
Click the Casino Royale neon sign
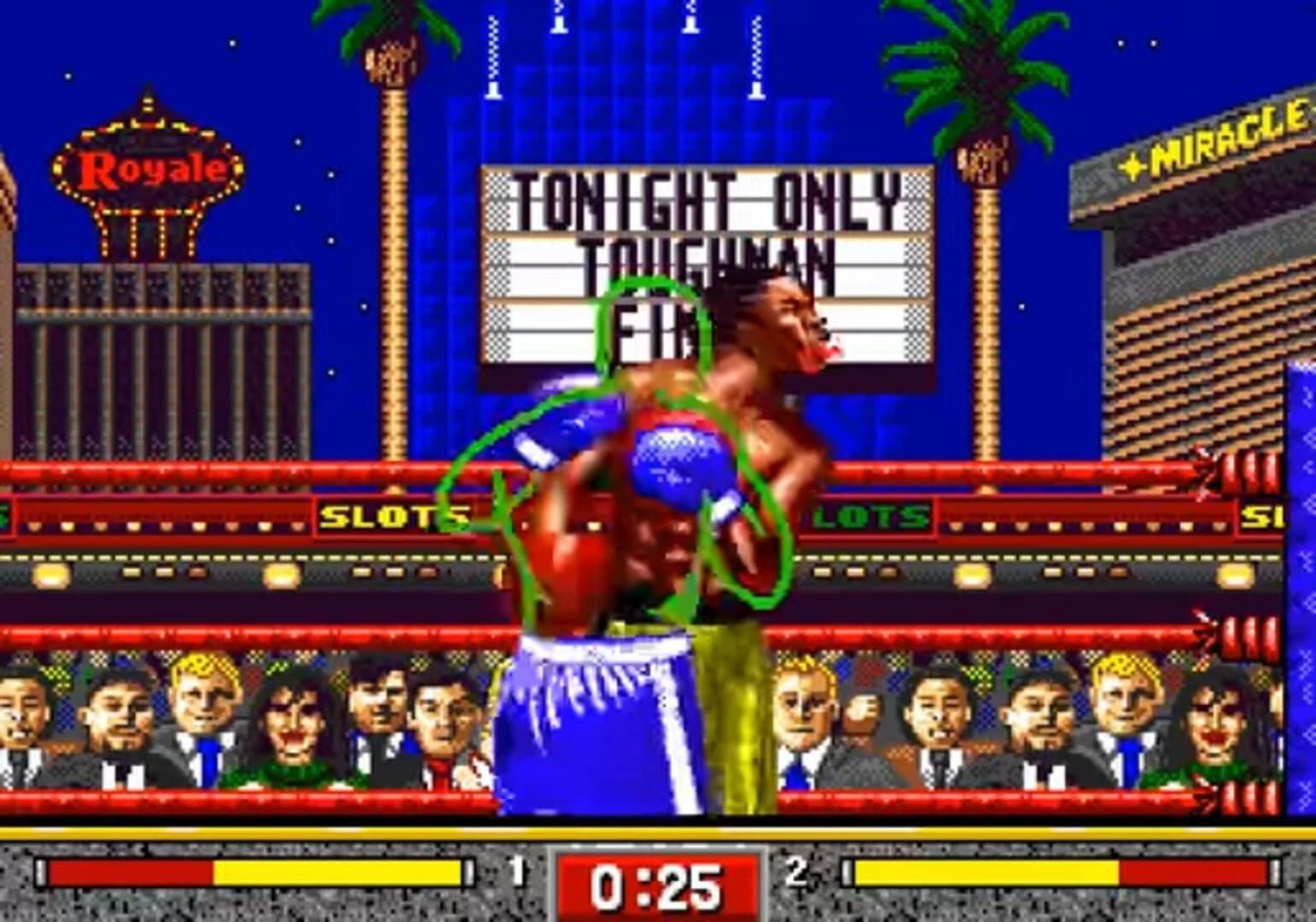tap(145, 166)
